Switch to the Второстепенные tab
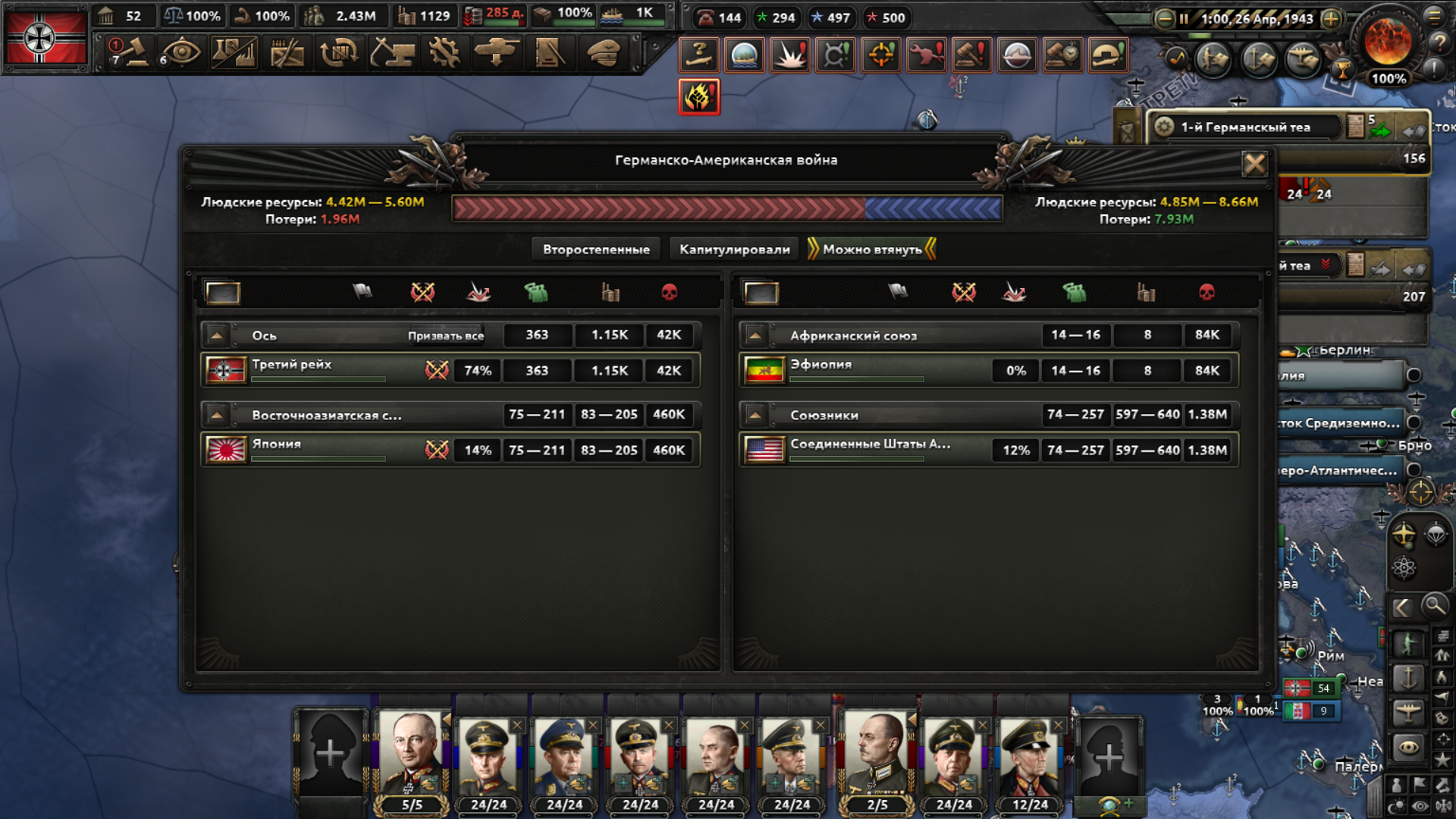 pos(596,249)
